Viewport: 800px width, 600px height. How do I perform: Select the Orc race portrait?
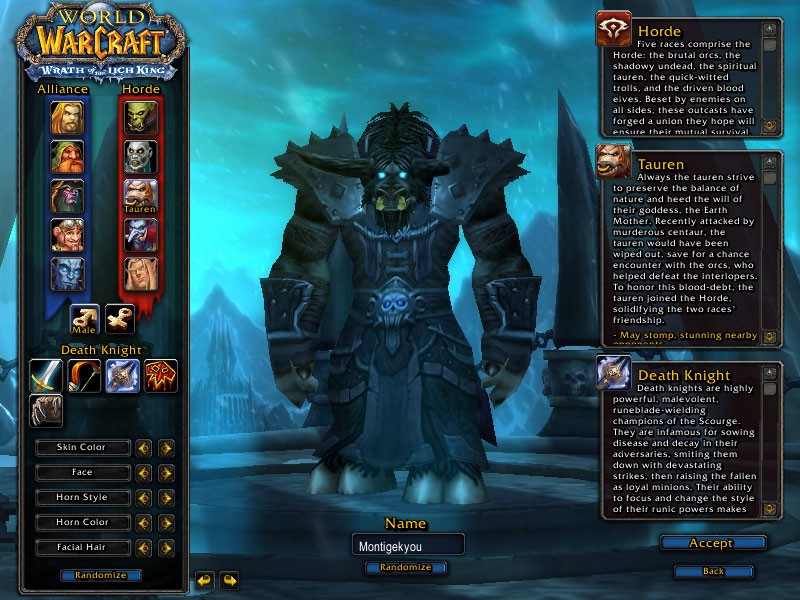(140, 118)
